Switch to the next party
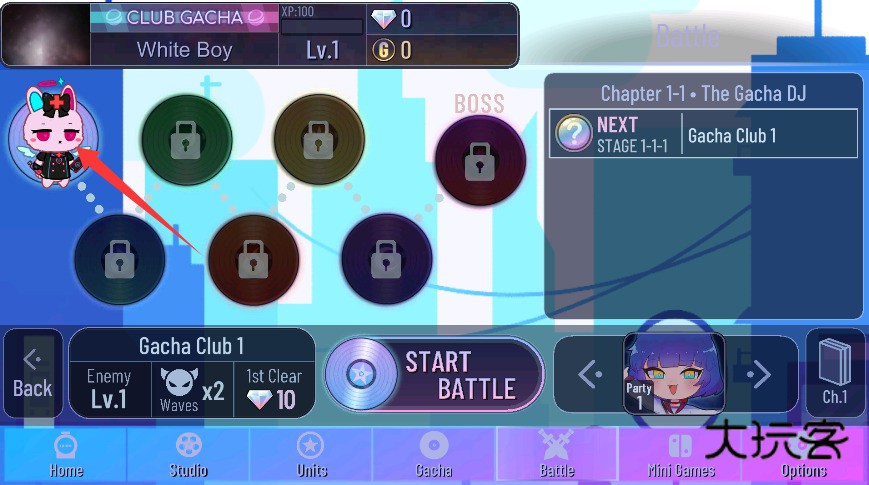The image size is (869, 485). [x=760, y=375]
